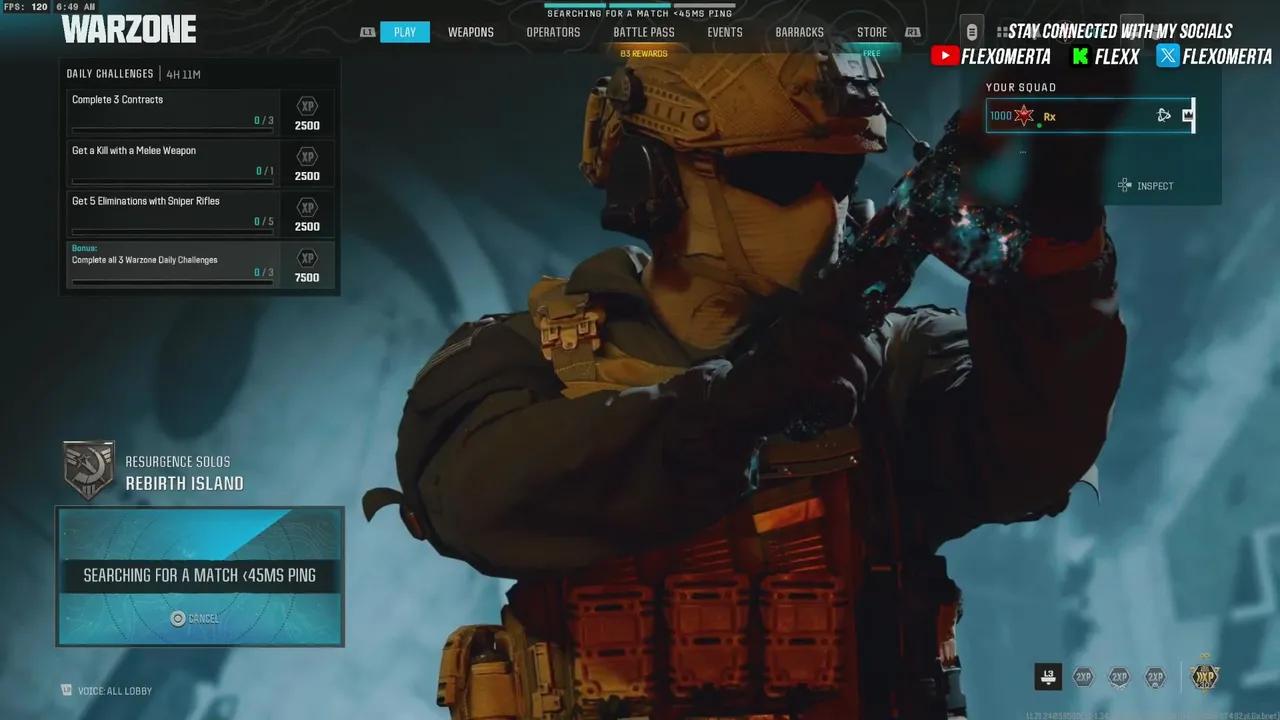This screenshot has height=720, width=1280.
Task: Visit the Store tab
Action: [x=871, y=32]
